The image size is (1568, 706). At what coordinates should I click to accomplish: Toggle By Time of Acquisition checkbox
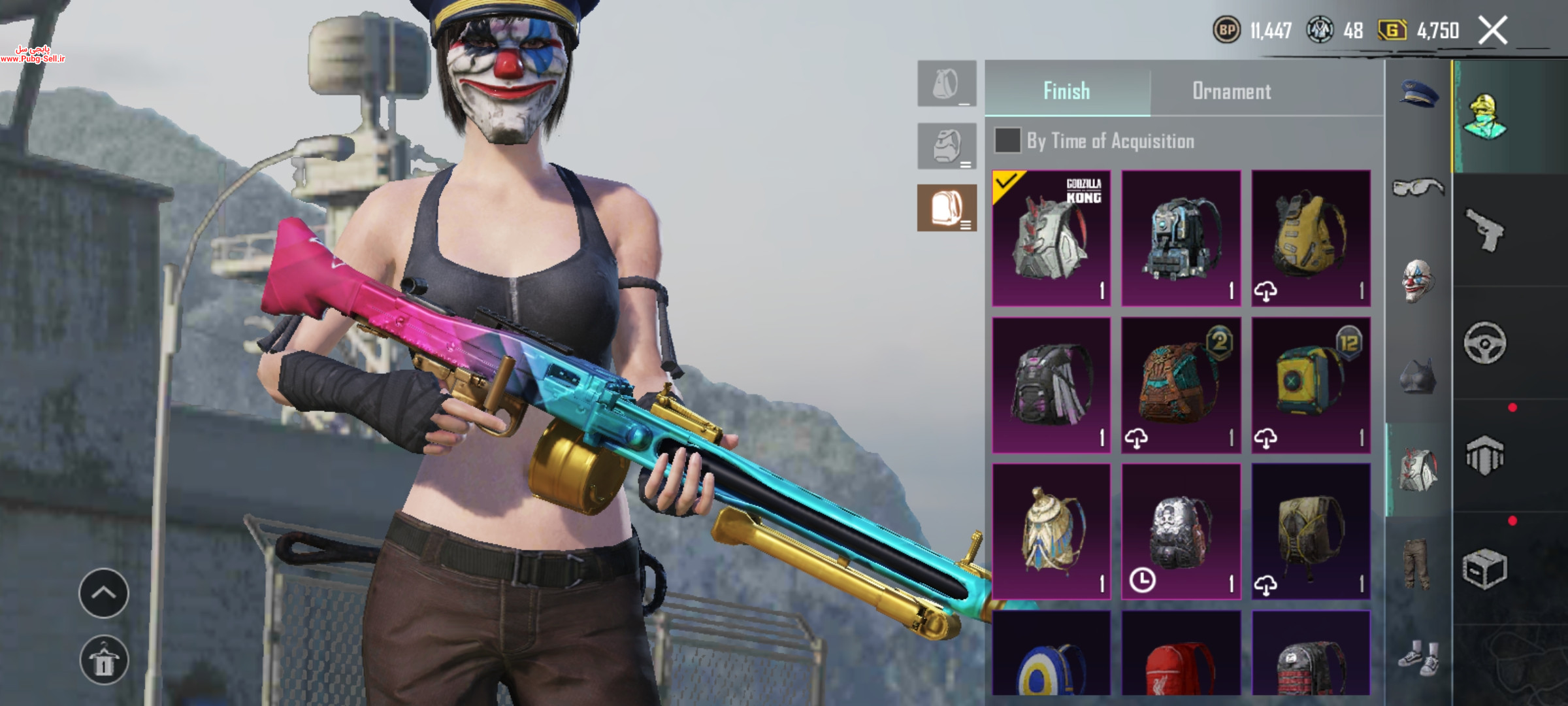[x=1007, y=141]
